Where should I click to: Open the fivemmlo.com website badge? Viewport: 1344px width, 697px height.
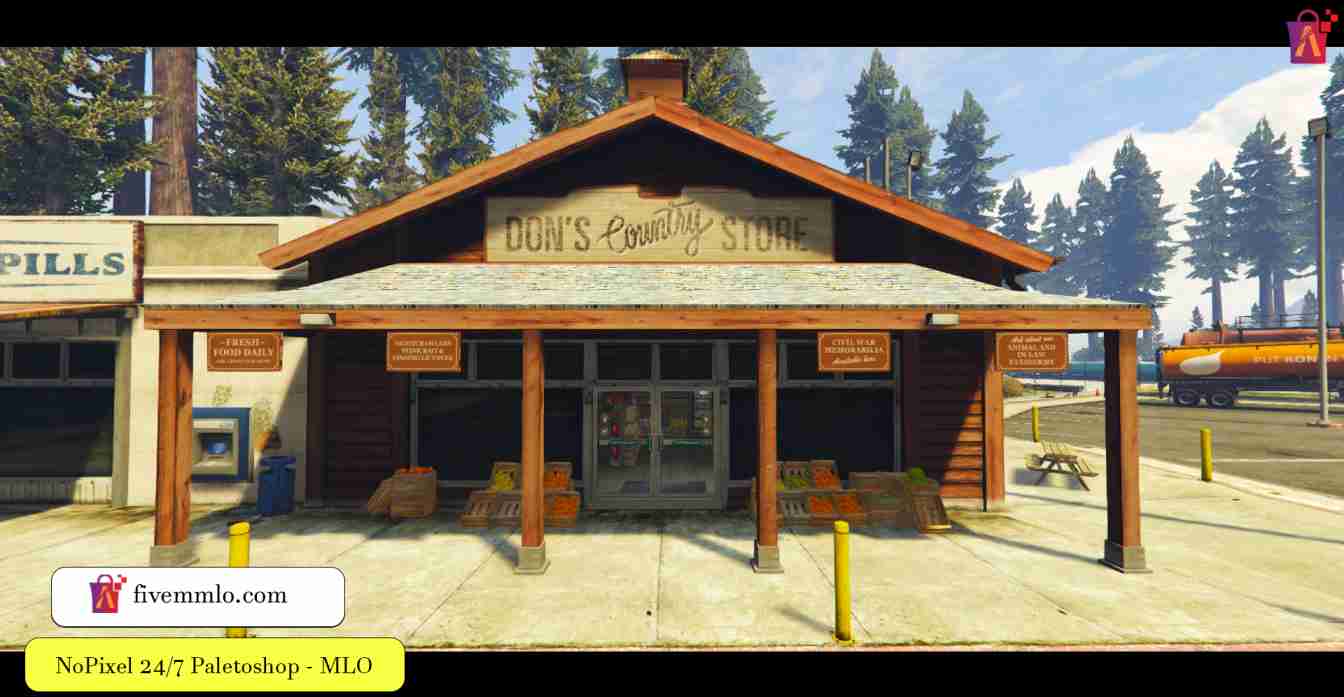(198, 596)
